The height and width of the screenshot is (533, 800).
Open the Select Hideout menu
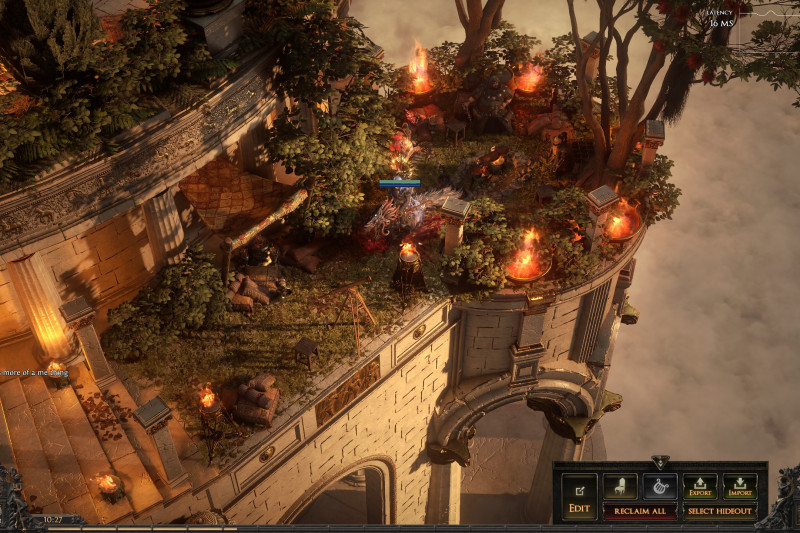pos(720,511)
